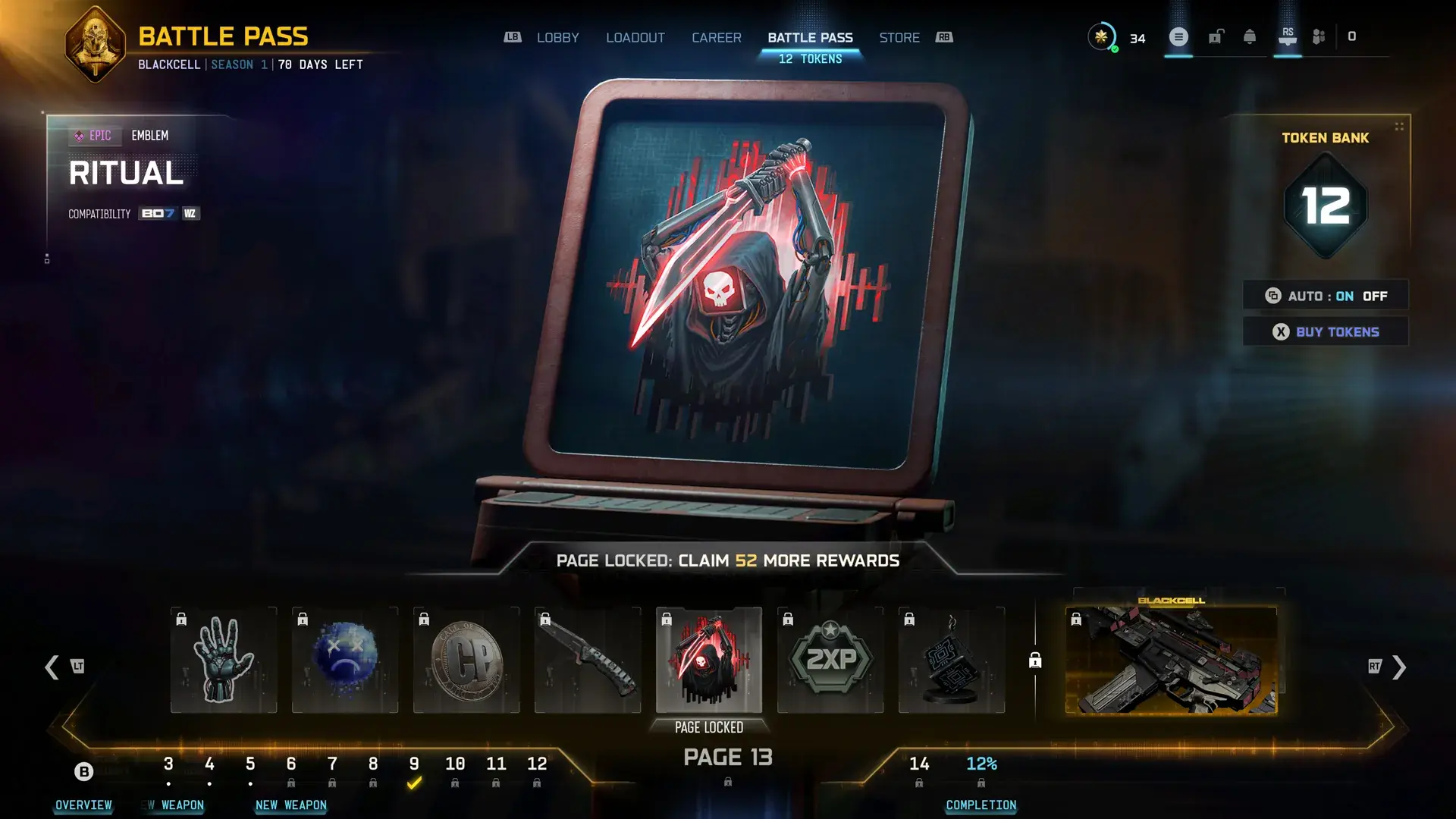1456x819 pixels.
Task: Click the locked CP coins reward icon
Action: pos(466,660)
